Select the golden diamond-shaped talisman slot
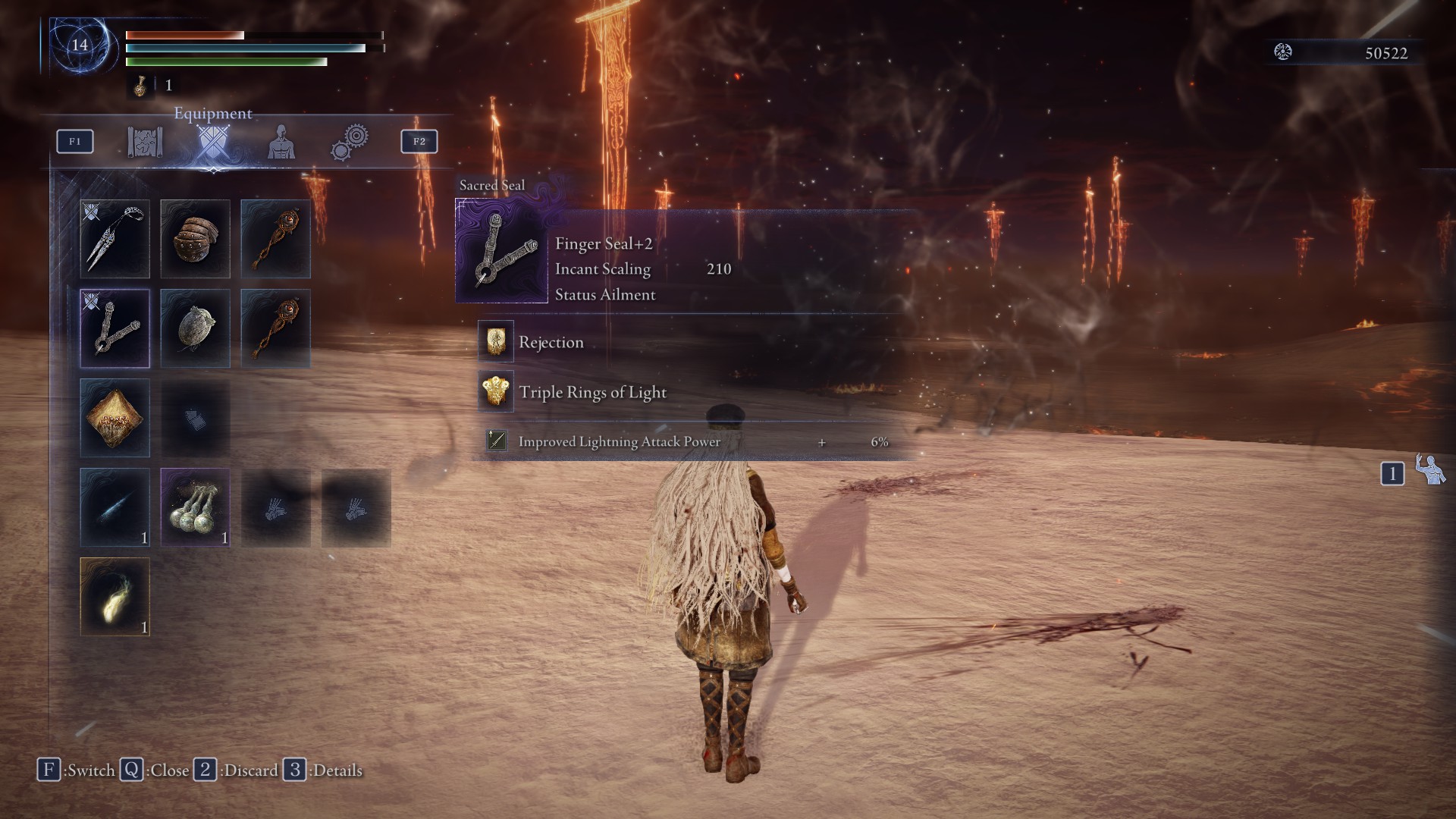1456x819 pixels. pos(115,418)
